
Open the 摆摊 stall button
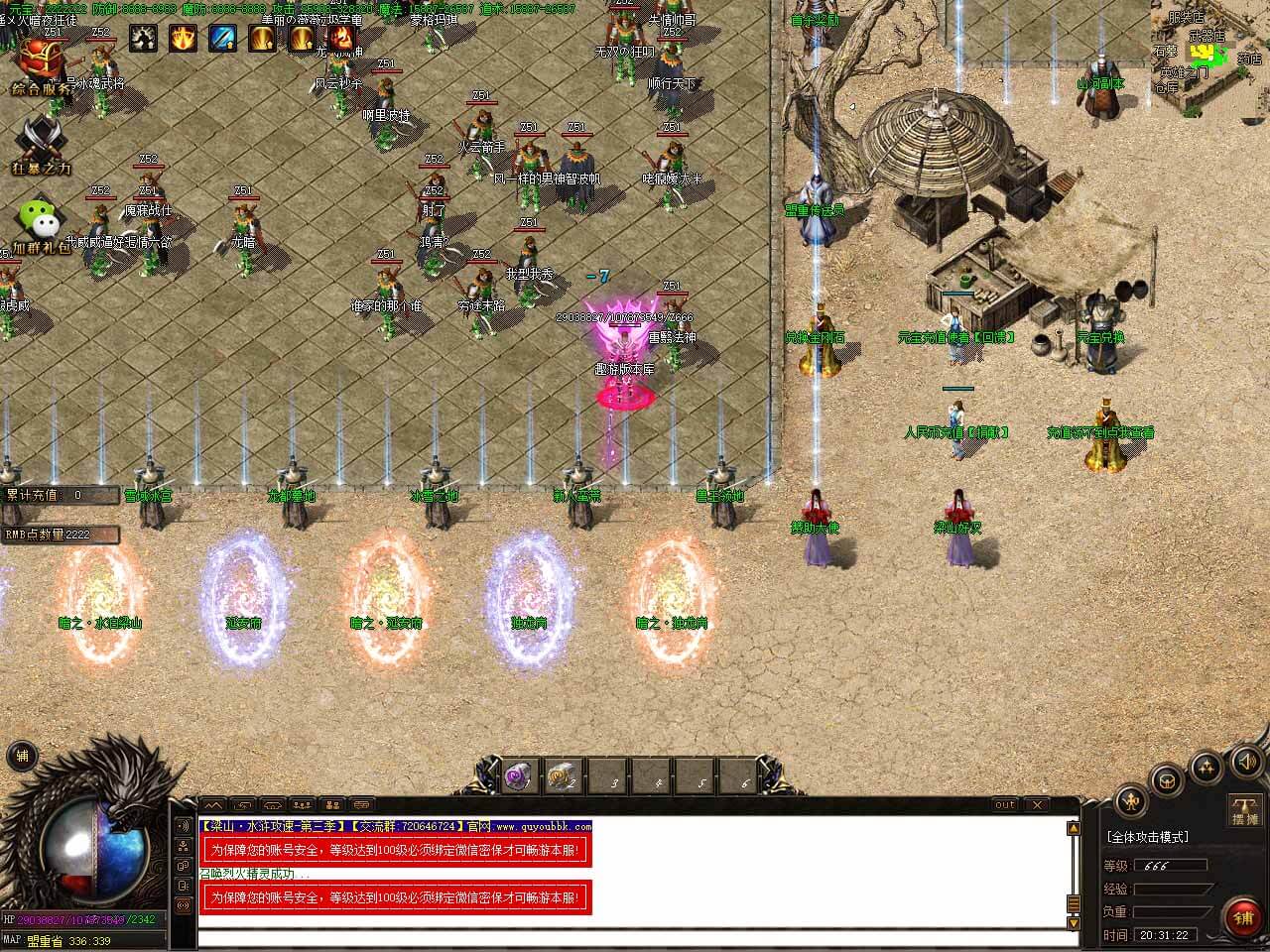click(x=1244, y=808)
